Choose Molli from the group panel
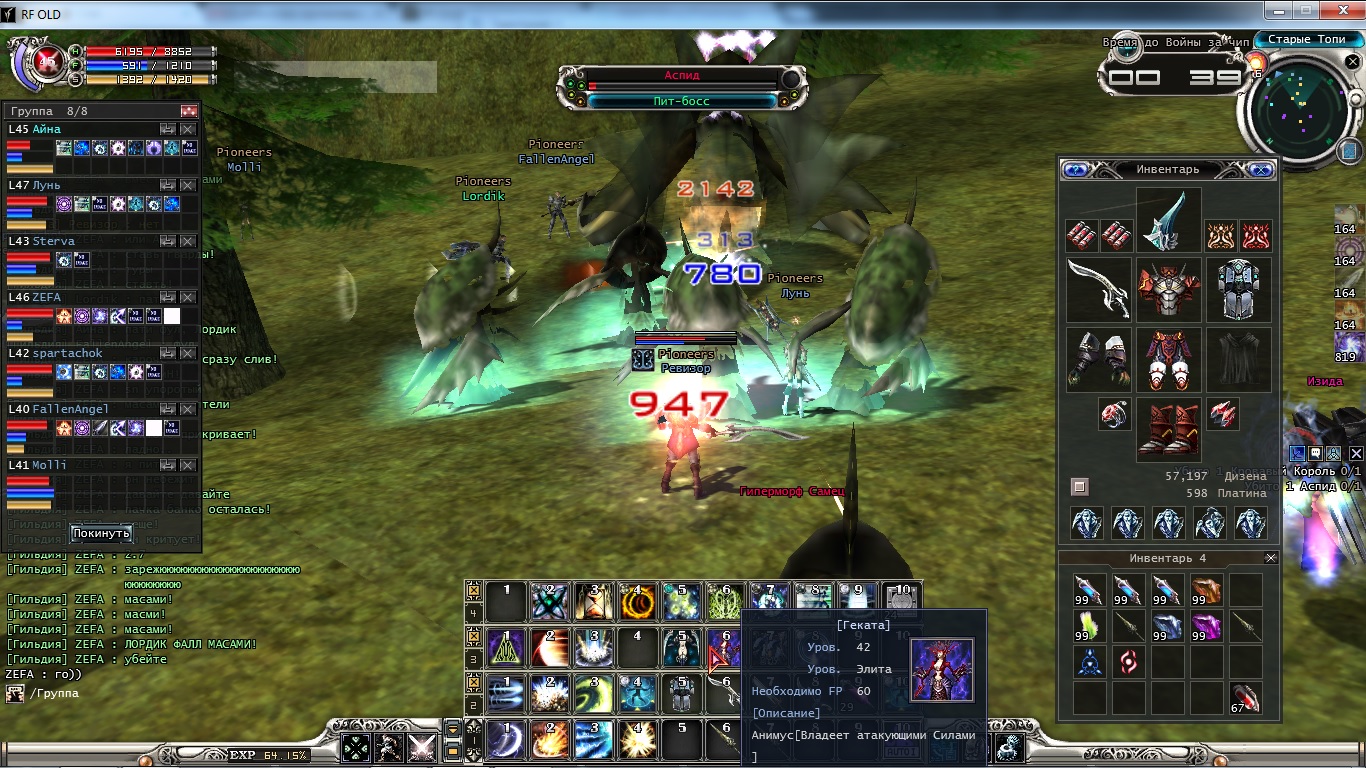Screen dimensions: 1366x768 (x=49, y=465)
